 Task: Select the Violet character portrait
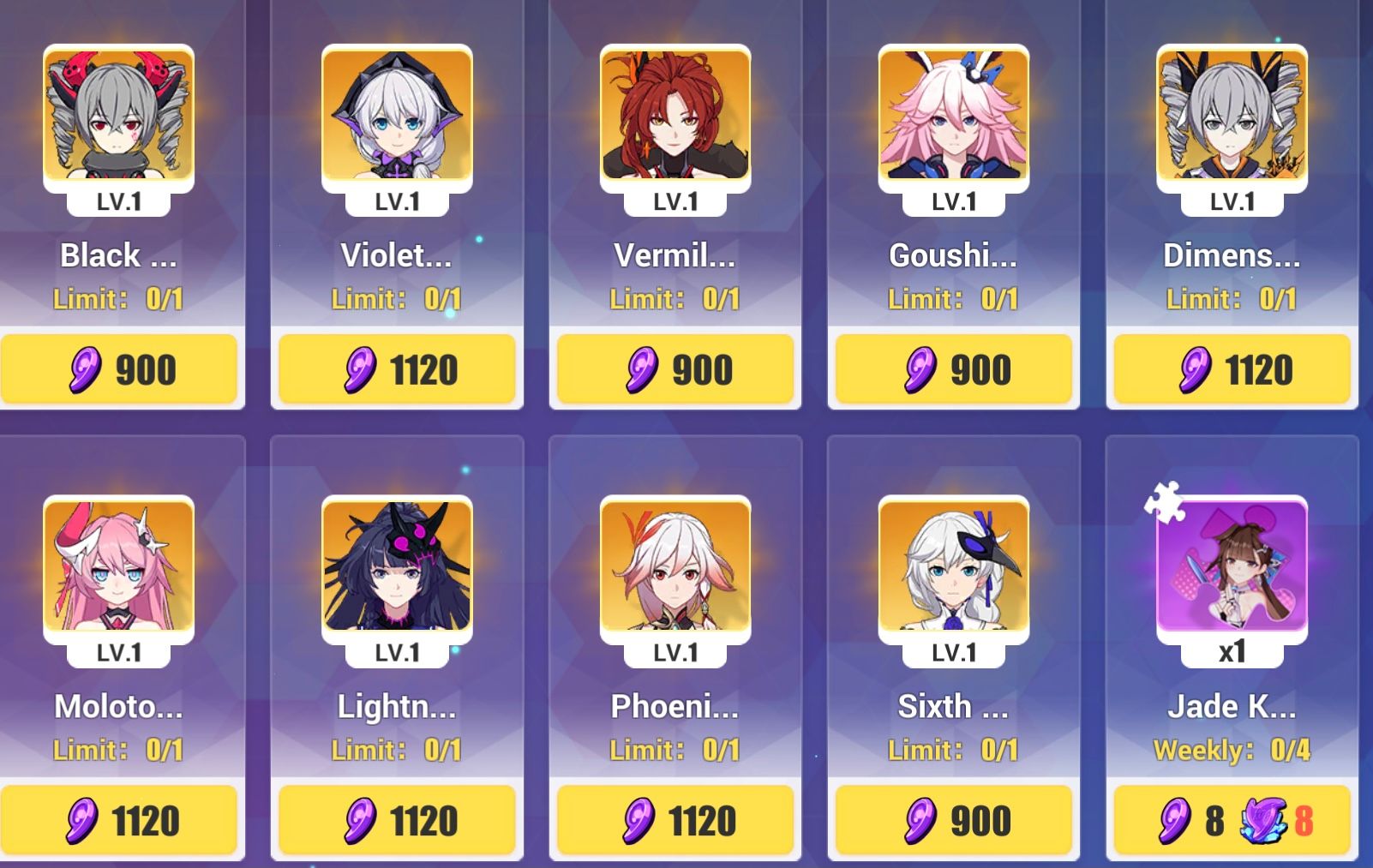[397, 117]
